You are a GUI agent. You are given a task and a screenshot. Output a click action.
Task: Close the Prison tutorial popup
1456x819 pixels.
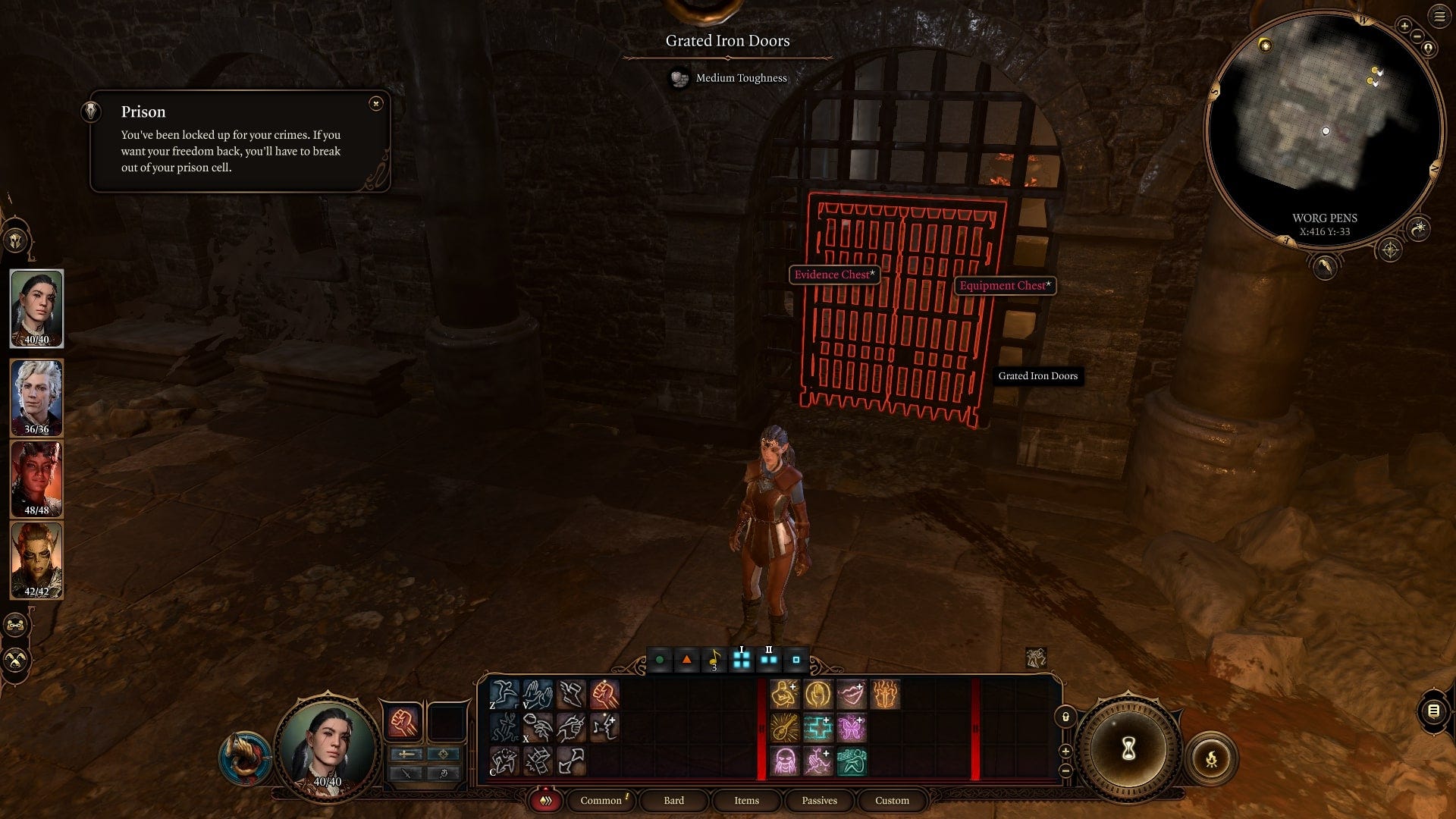coord(376,104)
